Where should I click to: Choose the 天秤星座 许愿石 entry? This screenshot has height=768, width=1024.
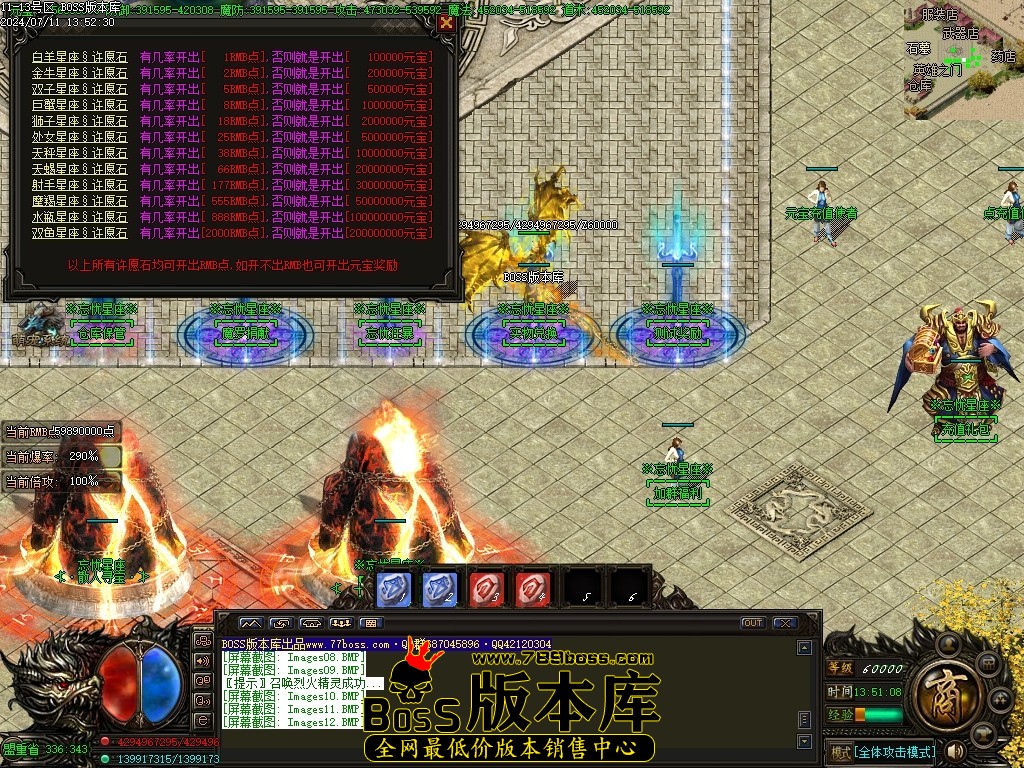pos(80,153)
